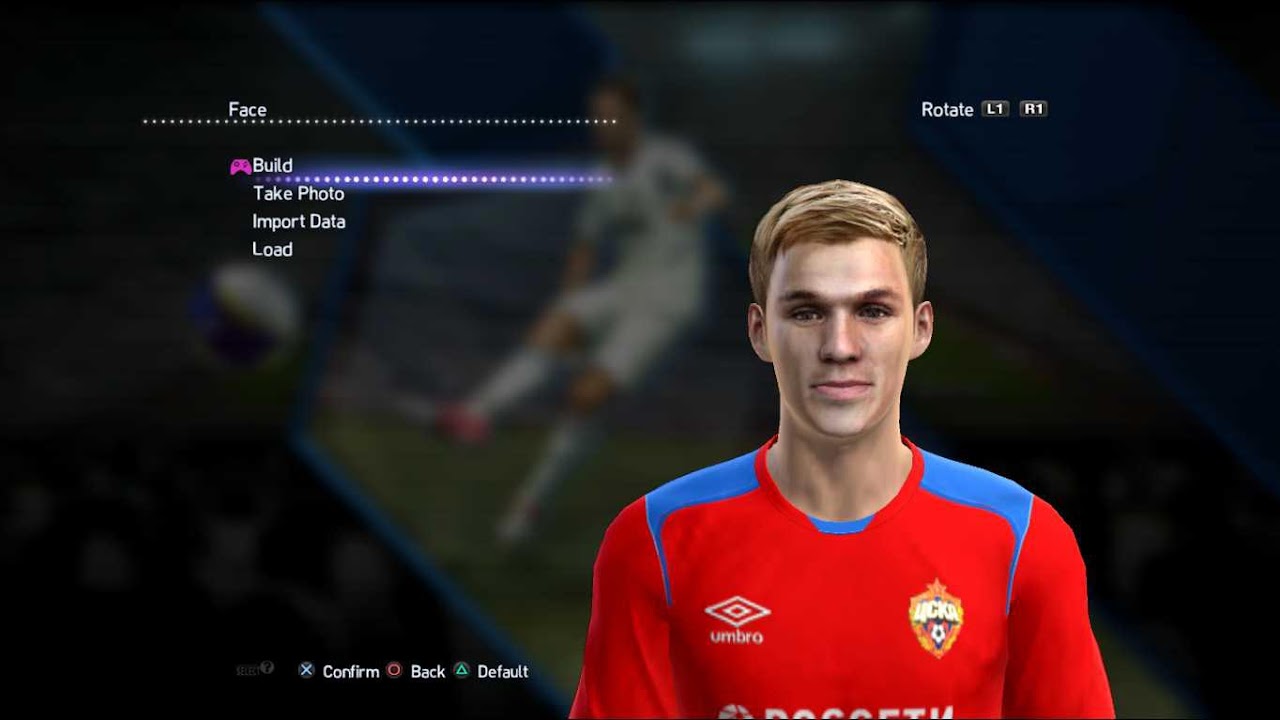Select the Take Photo option
This screenshot has height=720, width=1280.
[x=297, y=193]
